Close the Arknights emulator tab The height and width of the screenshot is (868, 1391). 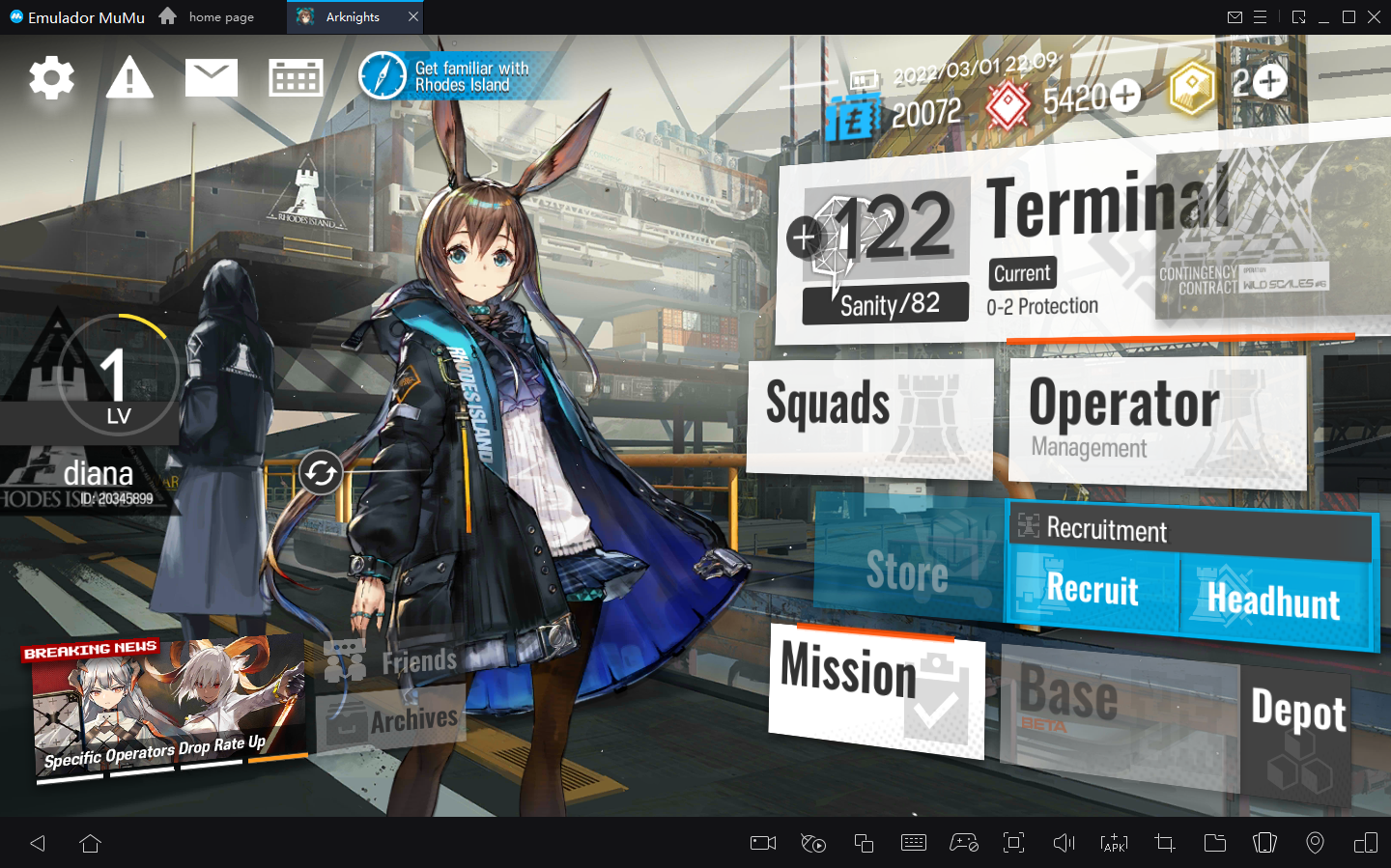[413, 16]
